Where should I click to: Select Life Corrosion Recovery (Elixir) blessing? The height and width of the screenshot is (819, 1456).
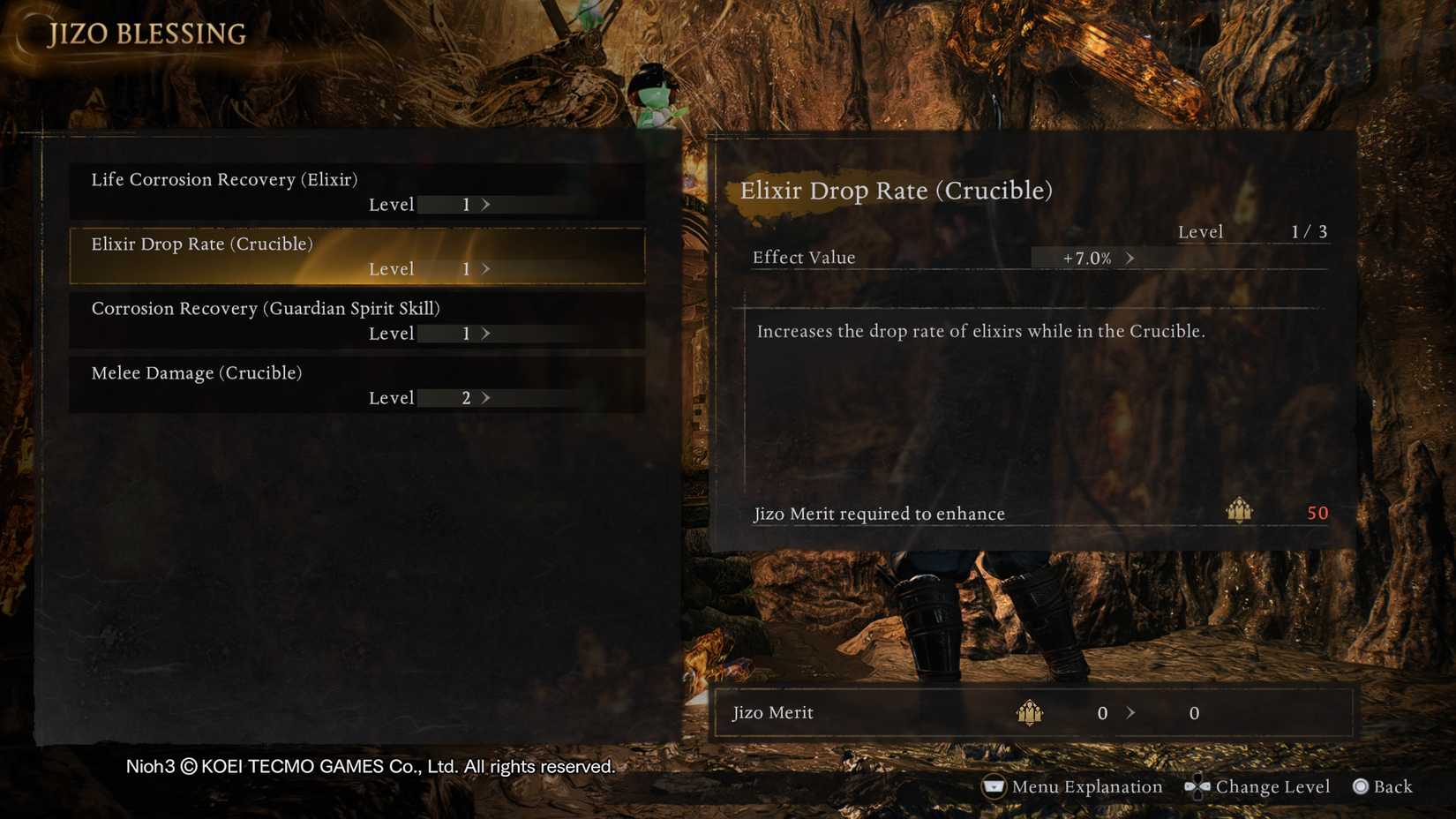356,192
